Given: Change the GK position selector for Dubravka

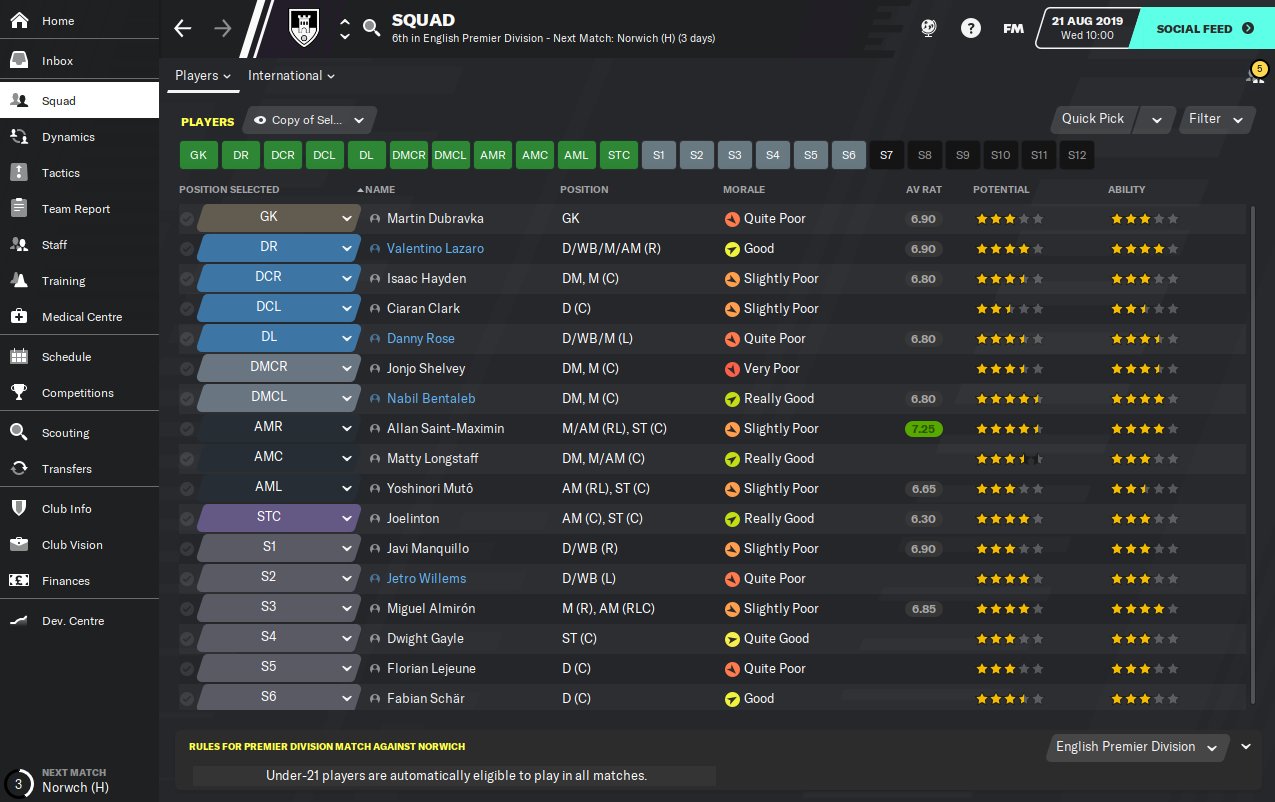Looking at the screenshot, I should click(x=277, y=218).
